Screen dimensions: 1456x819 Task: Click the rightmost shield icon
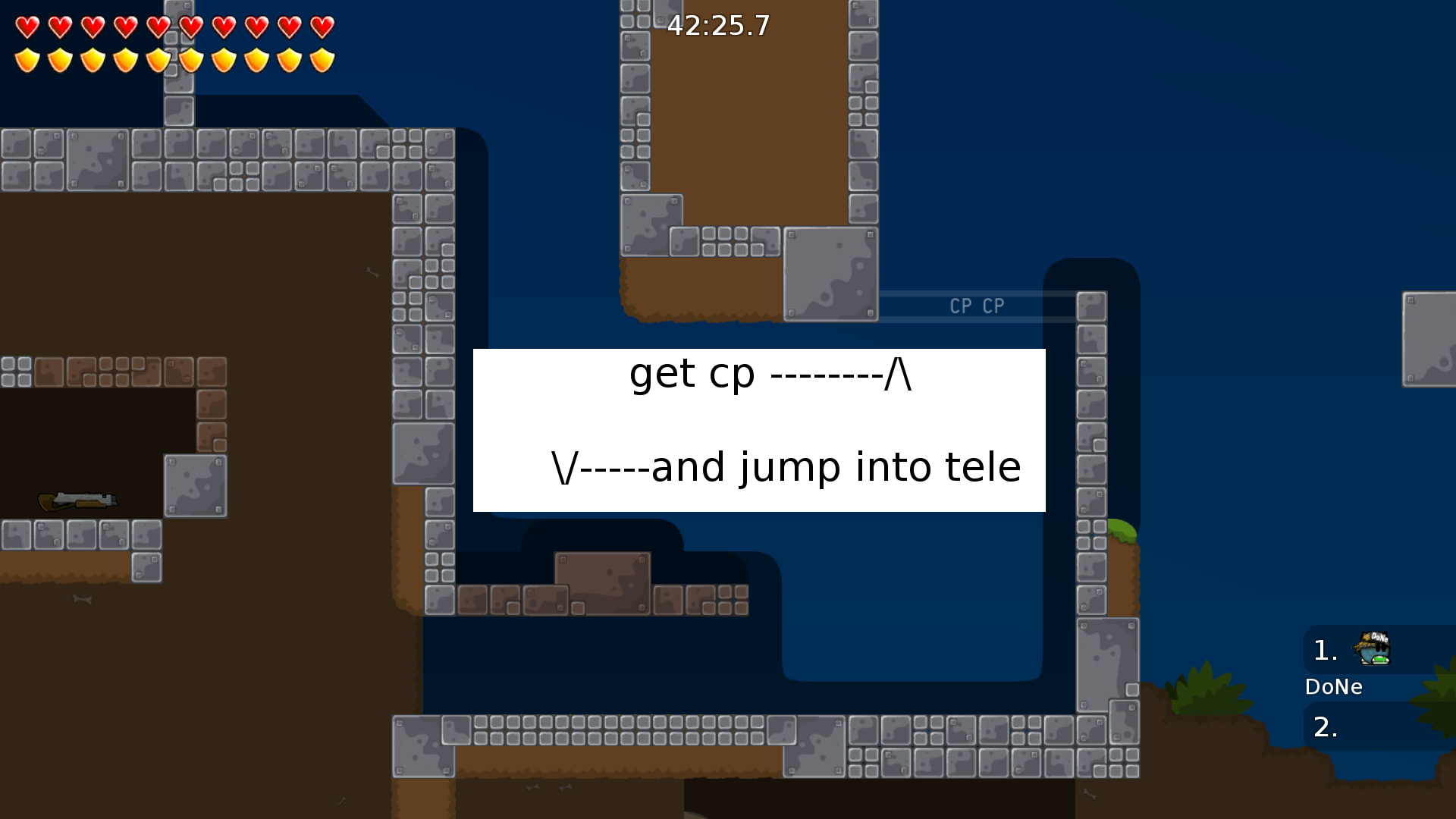click(x=322, y=59)
